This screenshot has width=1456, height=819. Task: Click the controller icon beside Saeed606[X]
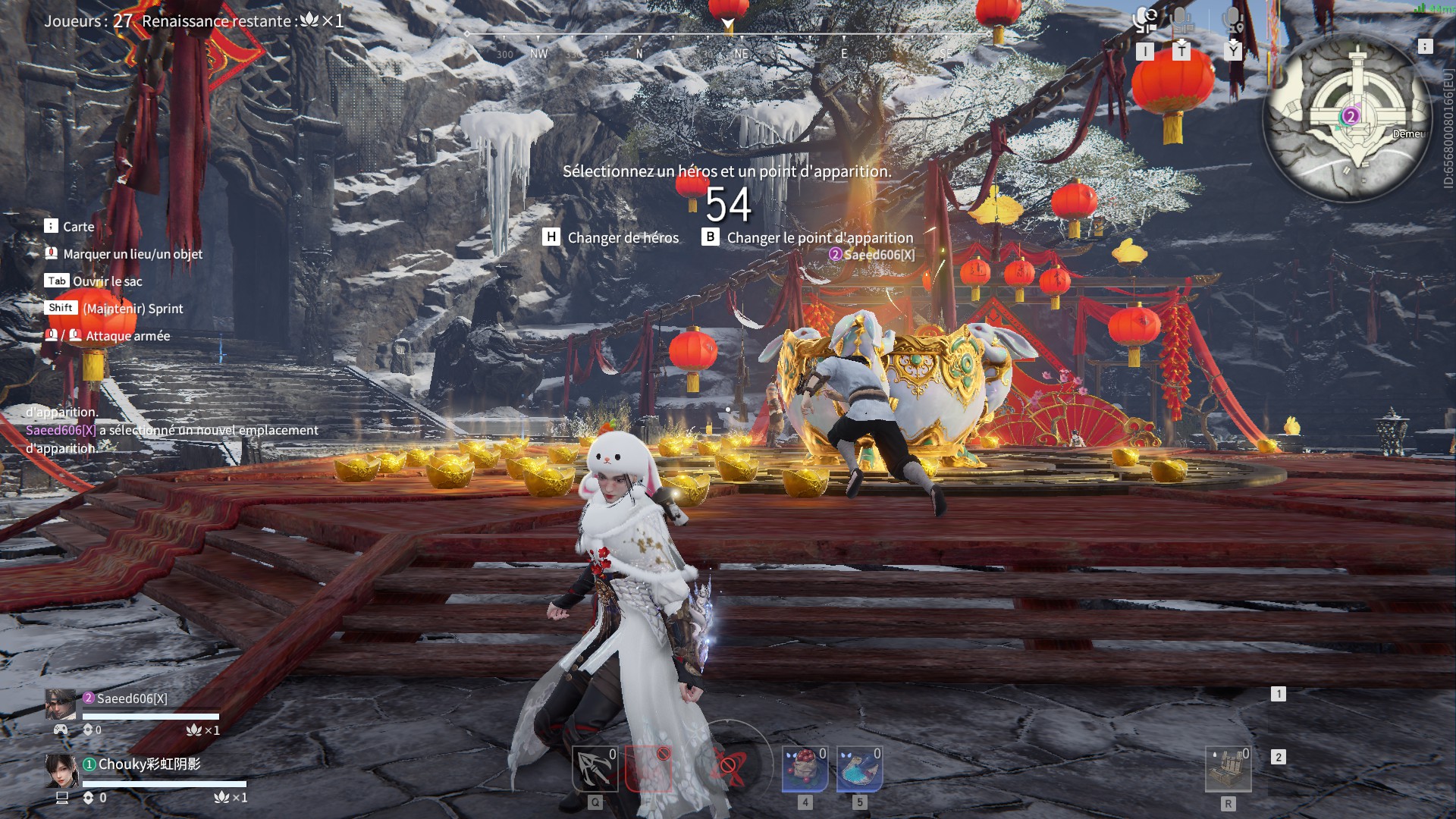[62, 730]
